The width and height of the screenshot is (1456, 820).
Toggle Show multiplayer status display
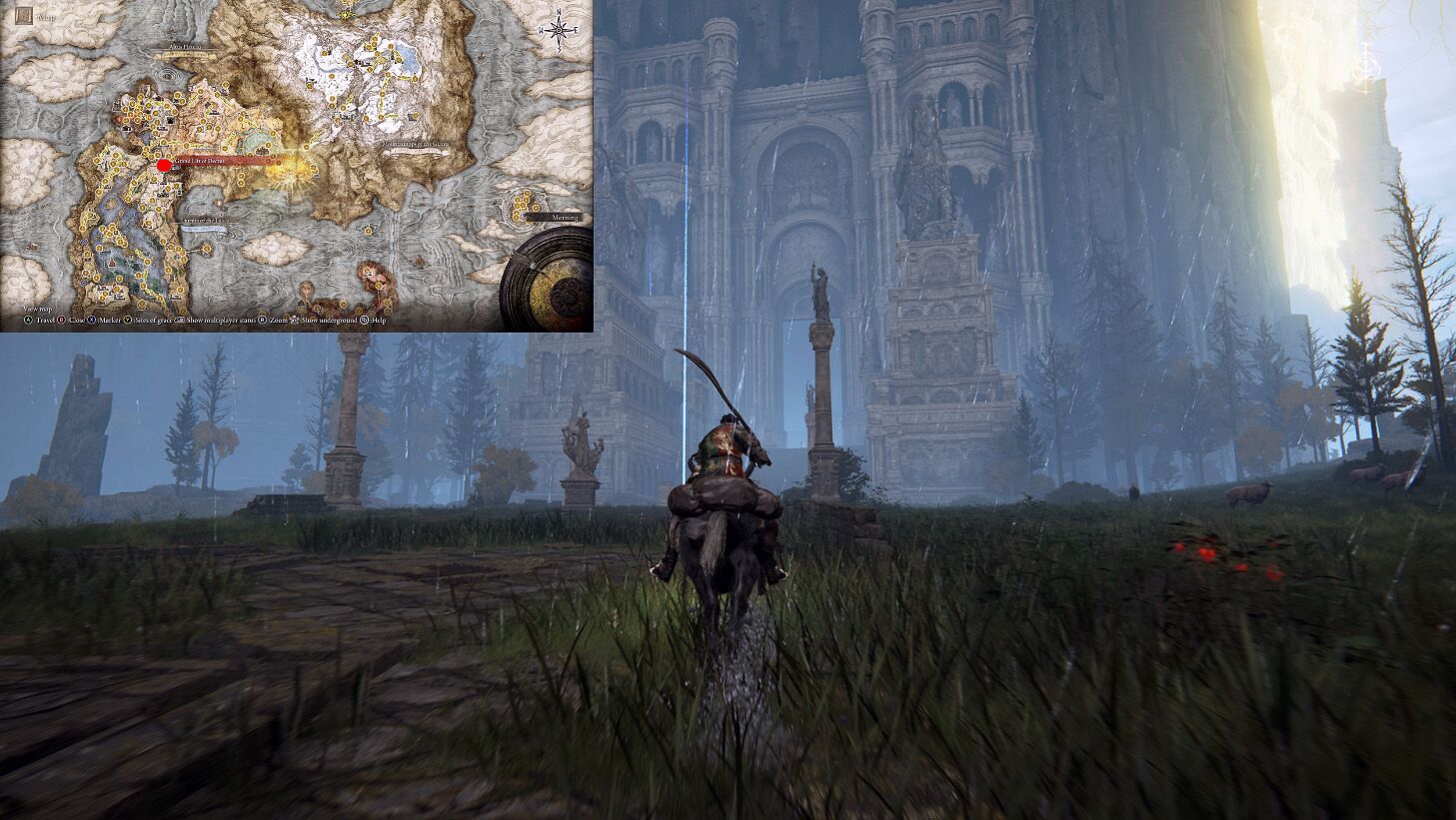tap(181, 322)
